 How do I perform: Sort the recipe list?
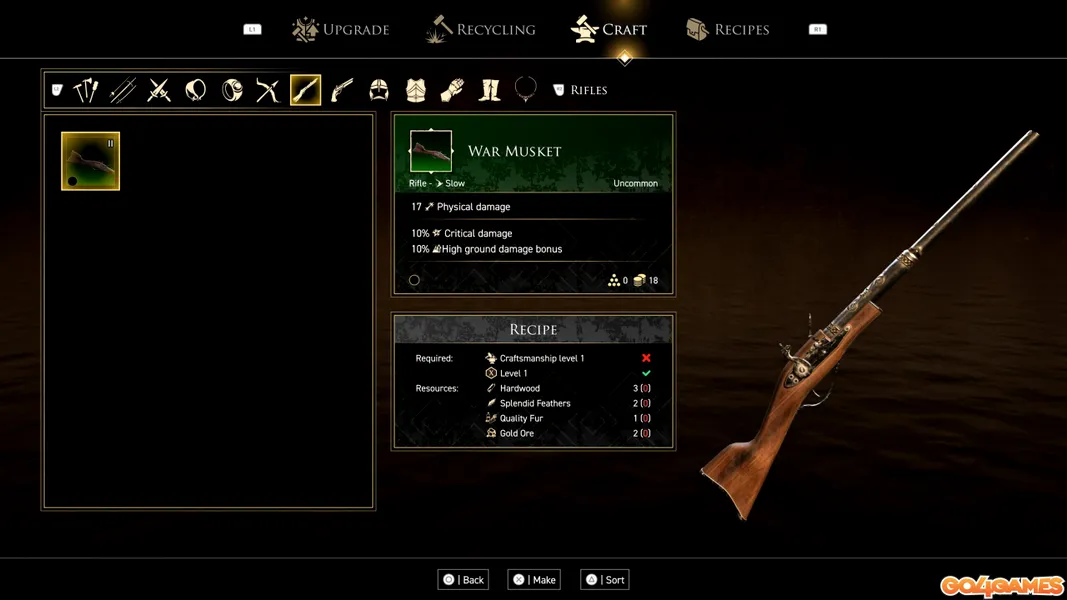[605, 580]
